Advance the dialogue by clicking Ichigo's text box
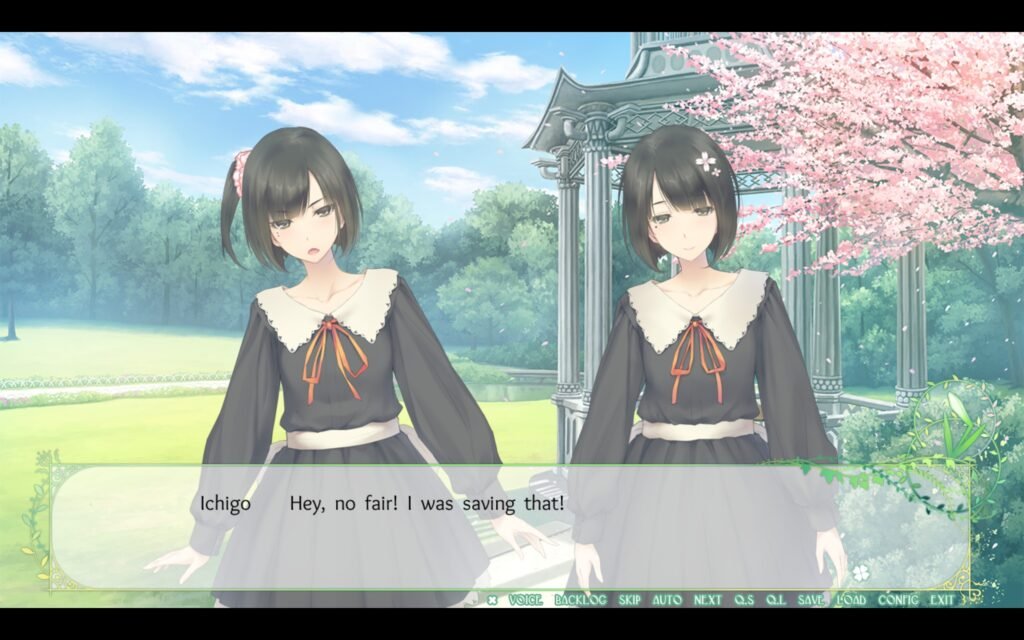The height and width of the screenshot is (640, 1024). 510,530
